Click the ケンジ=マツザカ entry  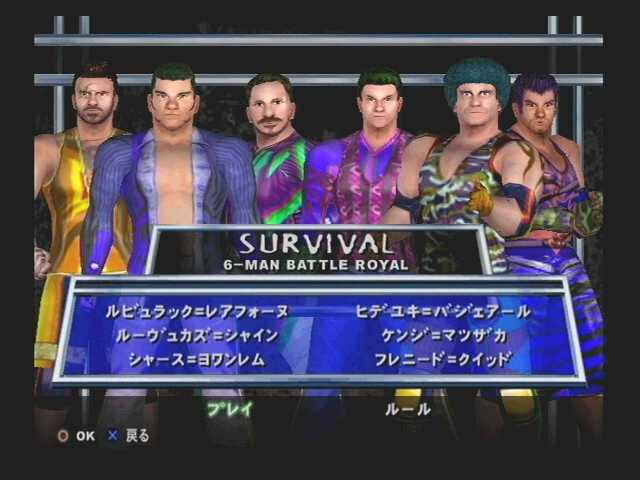tap(445, 336)
